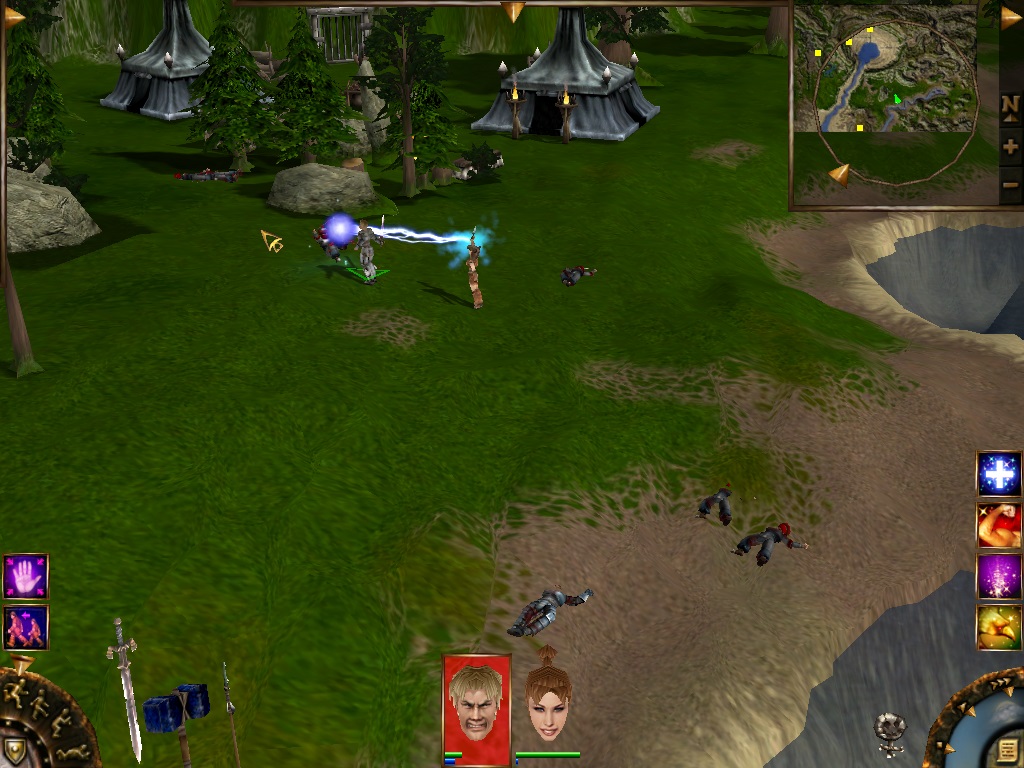1024x768 pixels.
Task: Reset the minimap to north with N
Action: coord(1010,105)
